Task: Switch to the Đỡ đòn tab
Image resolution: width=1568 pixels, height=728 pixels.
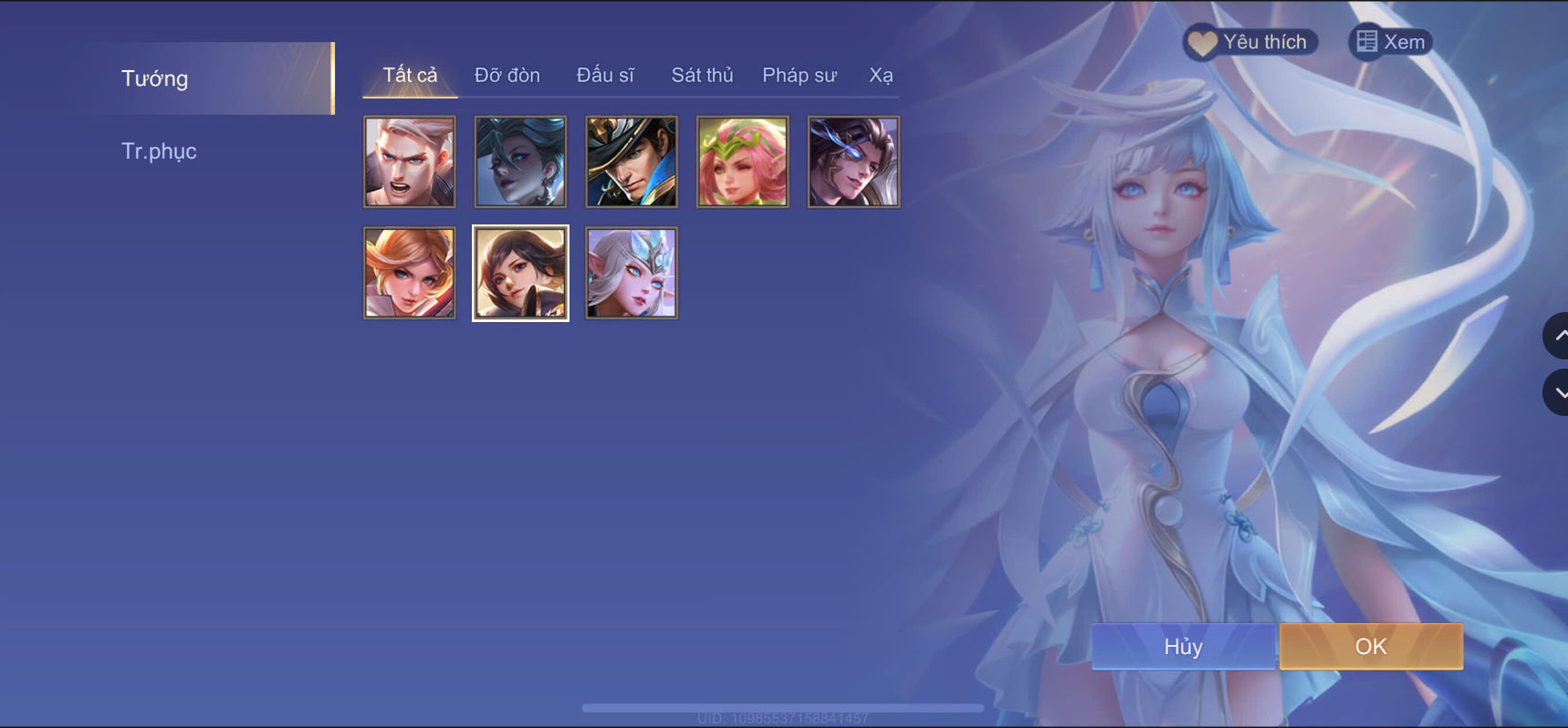Action: point(507,75)
